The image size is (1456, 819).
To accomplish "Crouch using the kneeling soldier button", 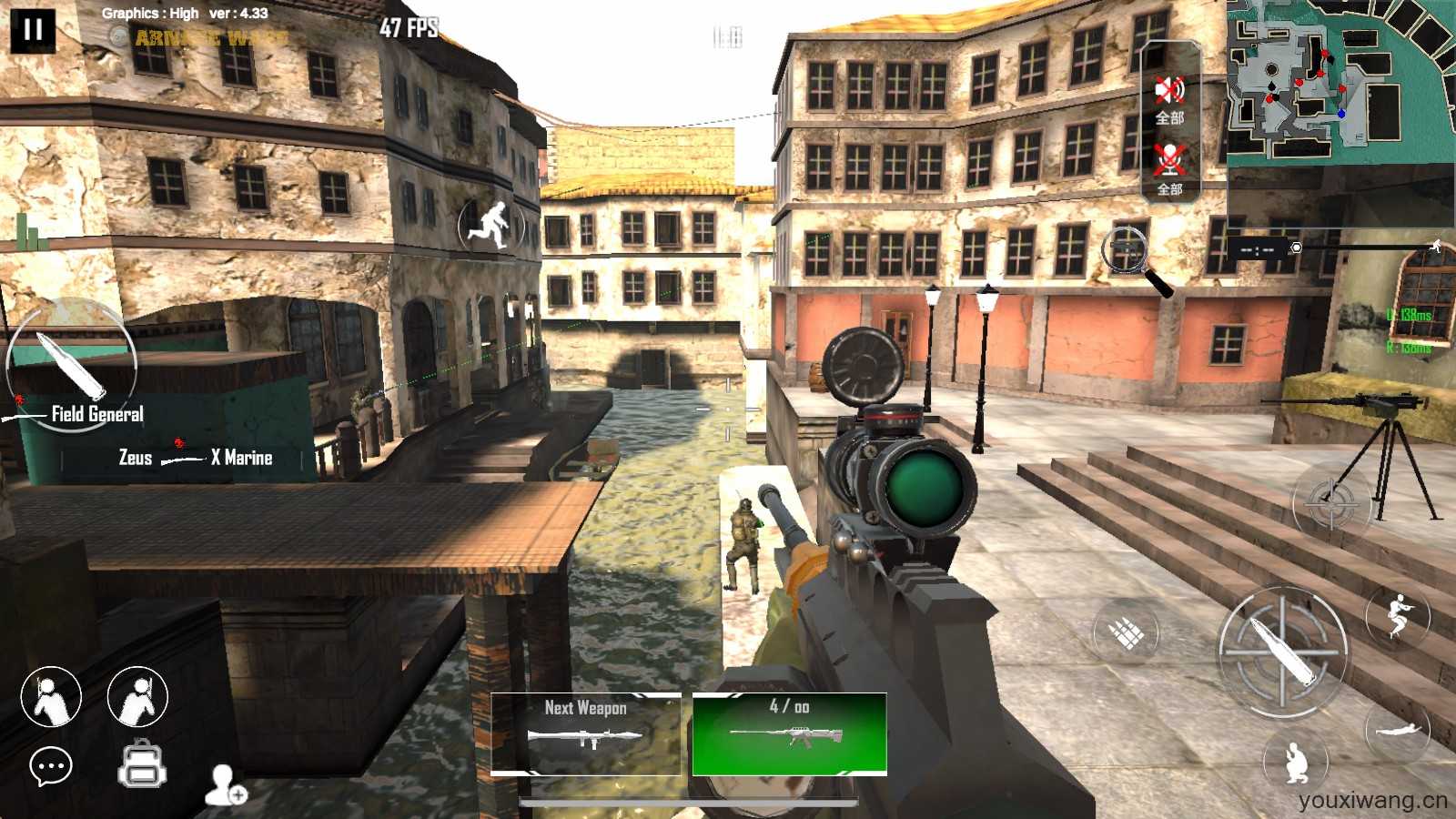I will 1296,763.
